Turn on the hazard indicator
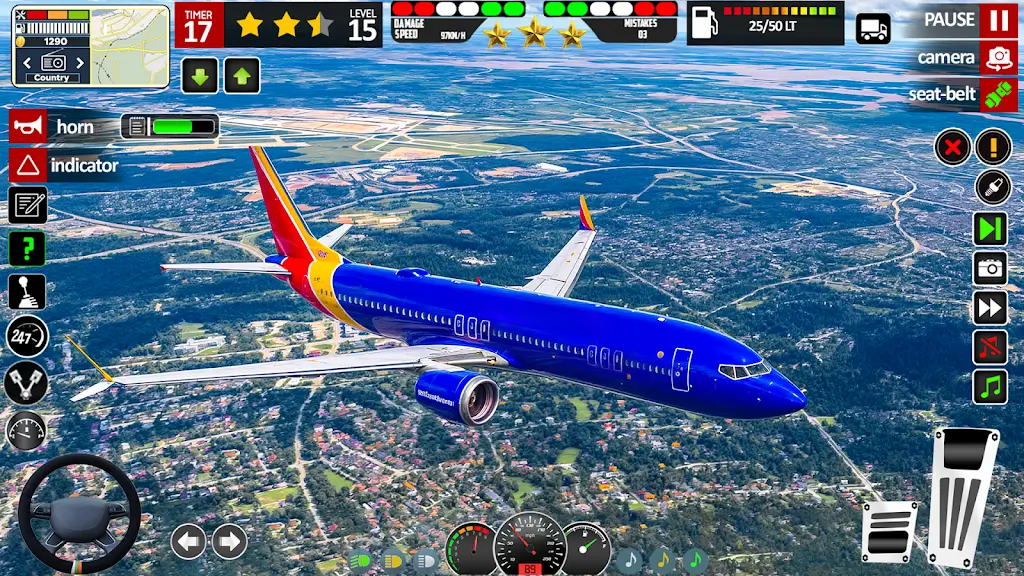Image resolution: width=1024 pixels, height=576 pixels. [x=28, y=165]
